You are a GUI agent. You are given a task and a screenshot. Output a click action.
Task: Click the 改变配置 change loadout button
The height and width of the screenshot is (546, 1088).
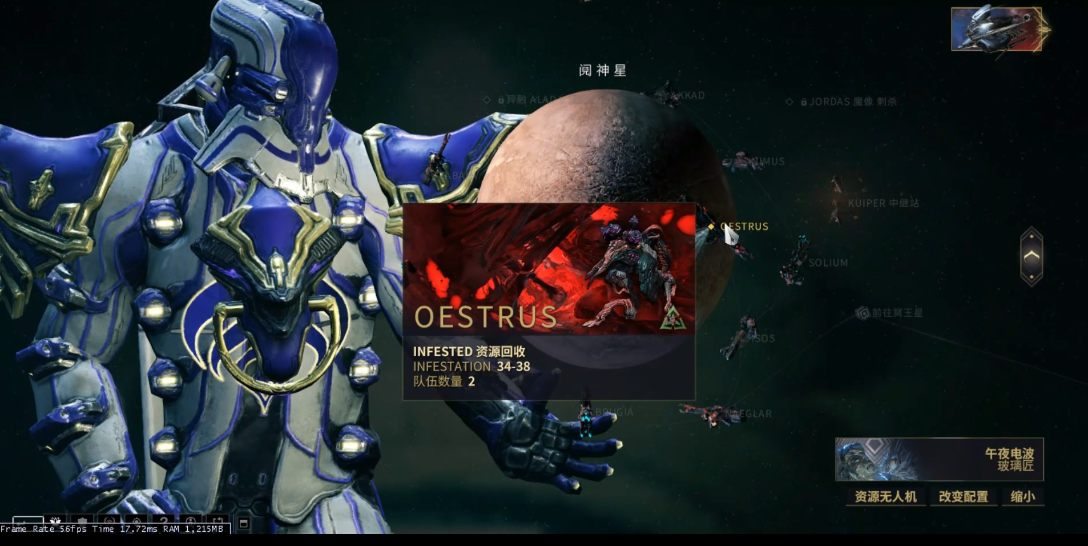coord(963,496)
